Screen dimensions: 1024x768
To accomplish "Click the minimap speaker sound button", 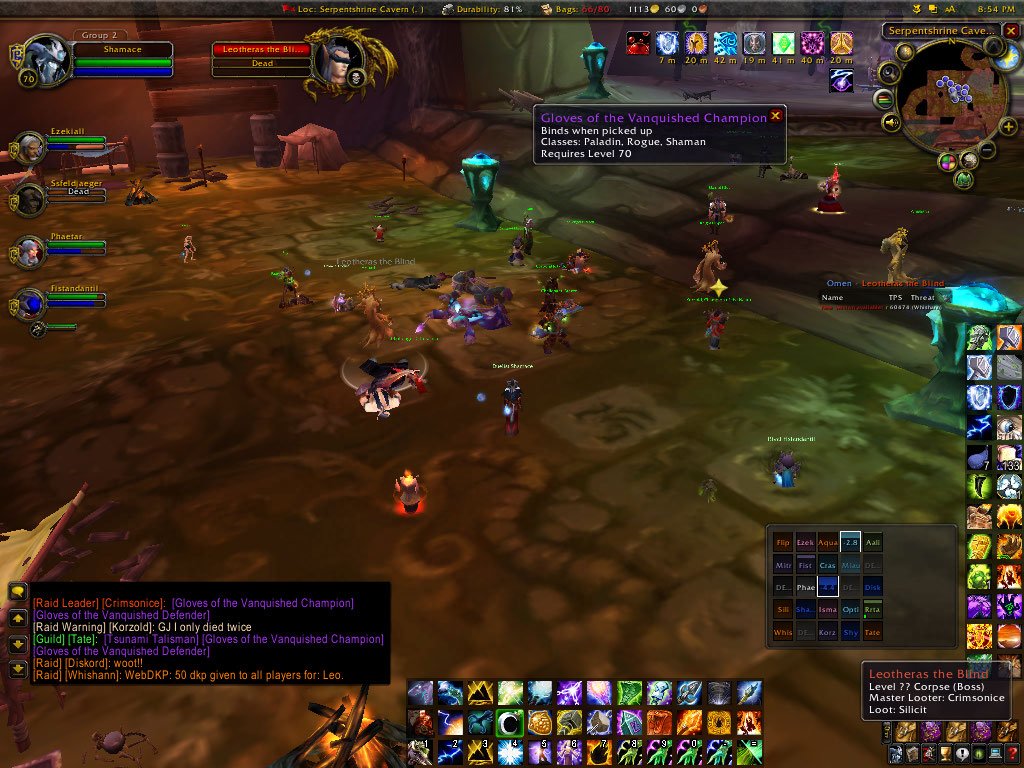I will [891, 122].
